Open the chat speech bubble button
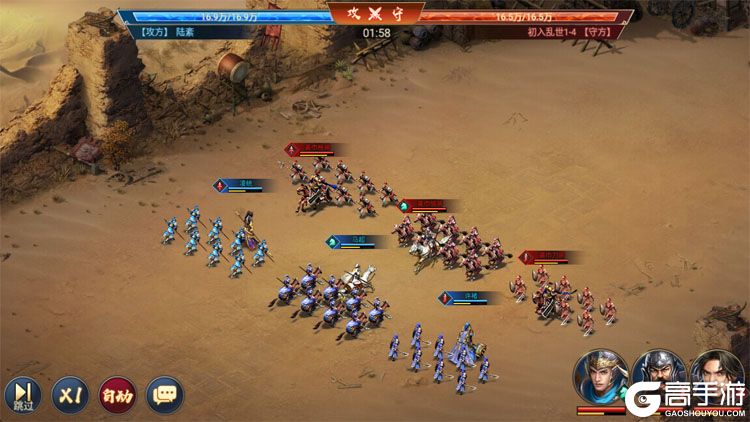The width and height of the screenshot is (750, 422). (x=165, y=394)
